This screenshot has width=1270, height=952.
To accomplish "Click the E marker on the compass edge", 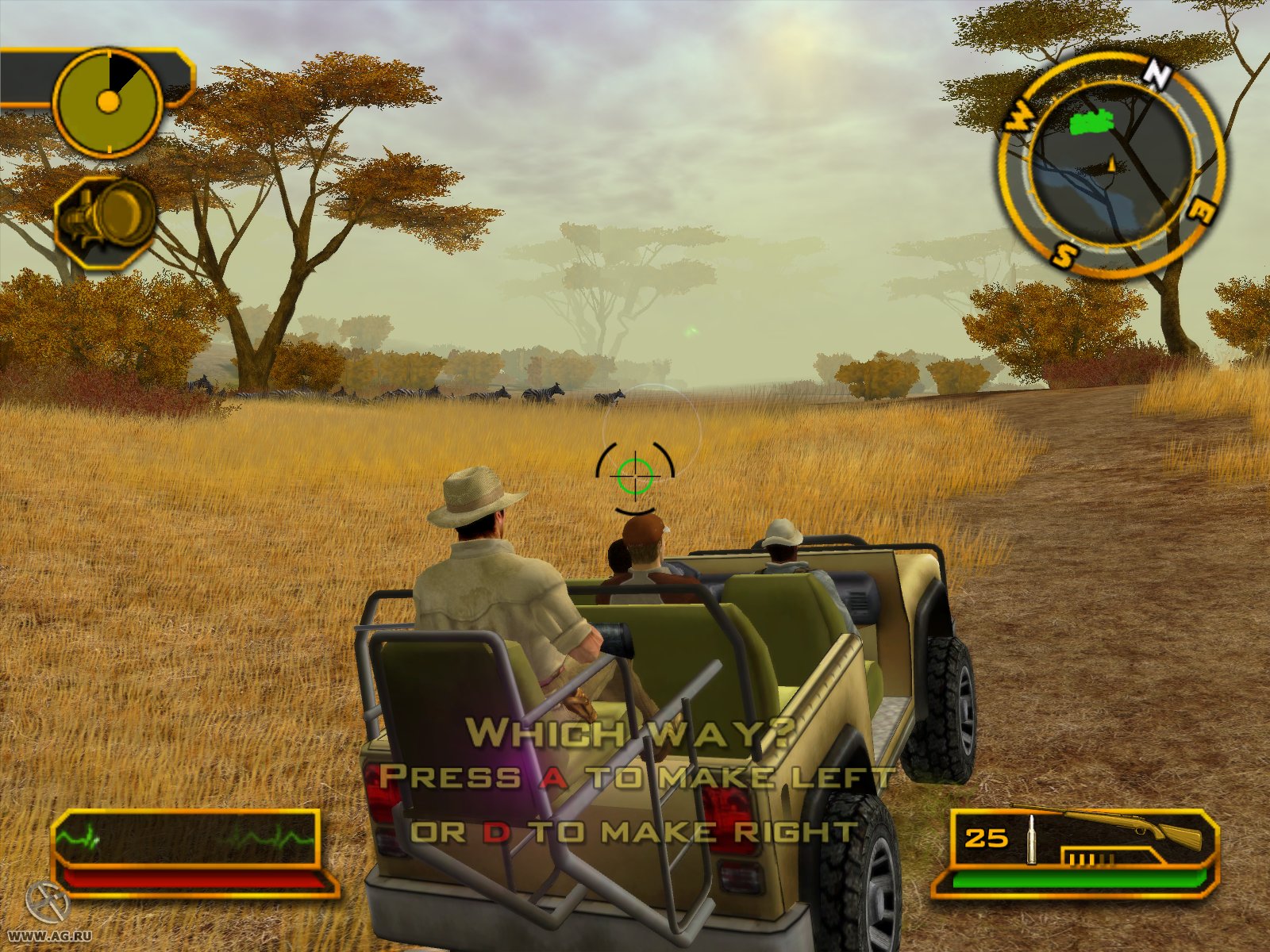I will click(x=1203, y=211).
